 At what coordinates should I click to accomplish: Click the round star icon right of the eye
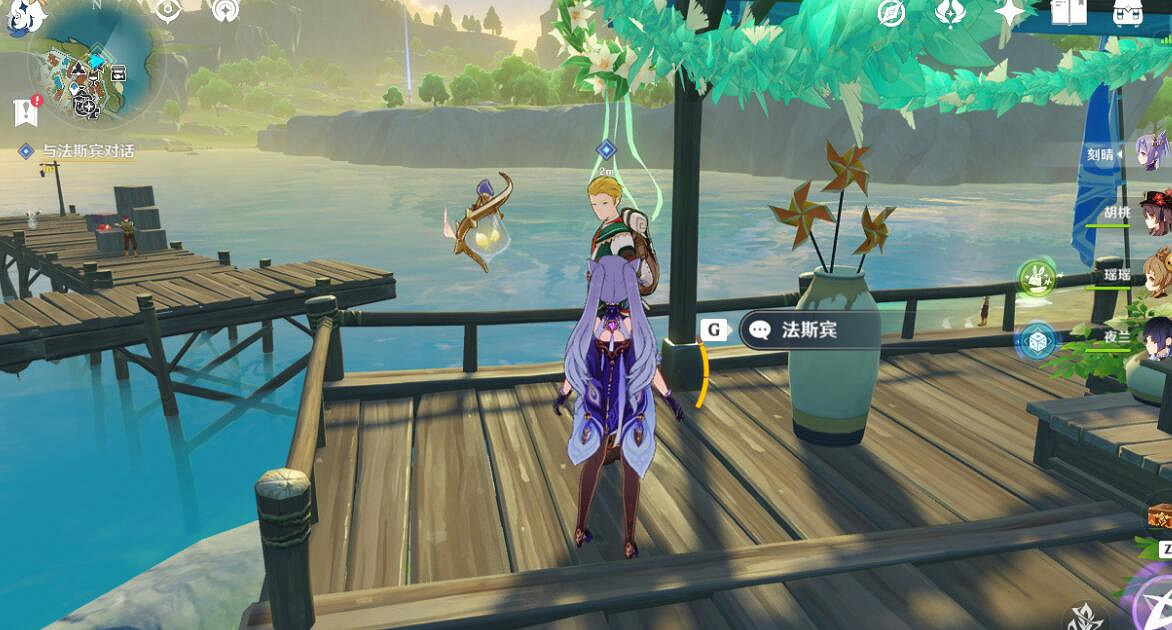(x=226, y=11)
